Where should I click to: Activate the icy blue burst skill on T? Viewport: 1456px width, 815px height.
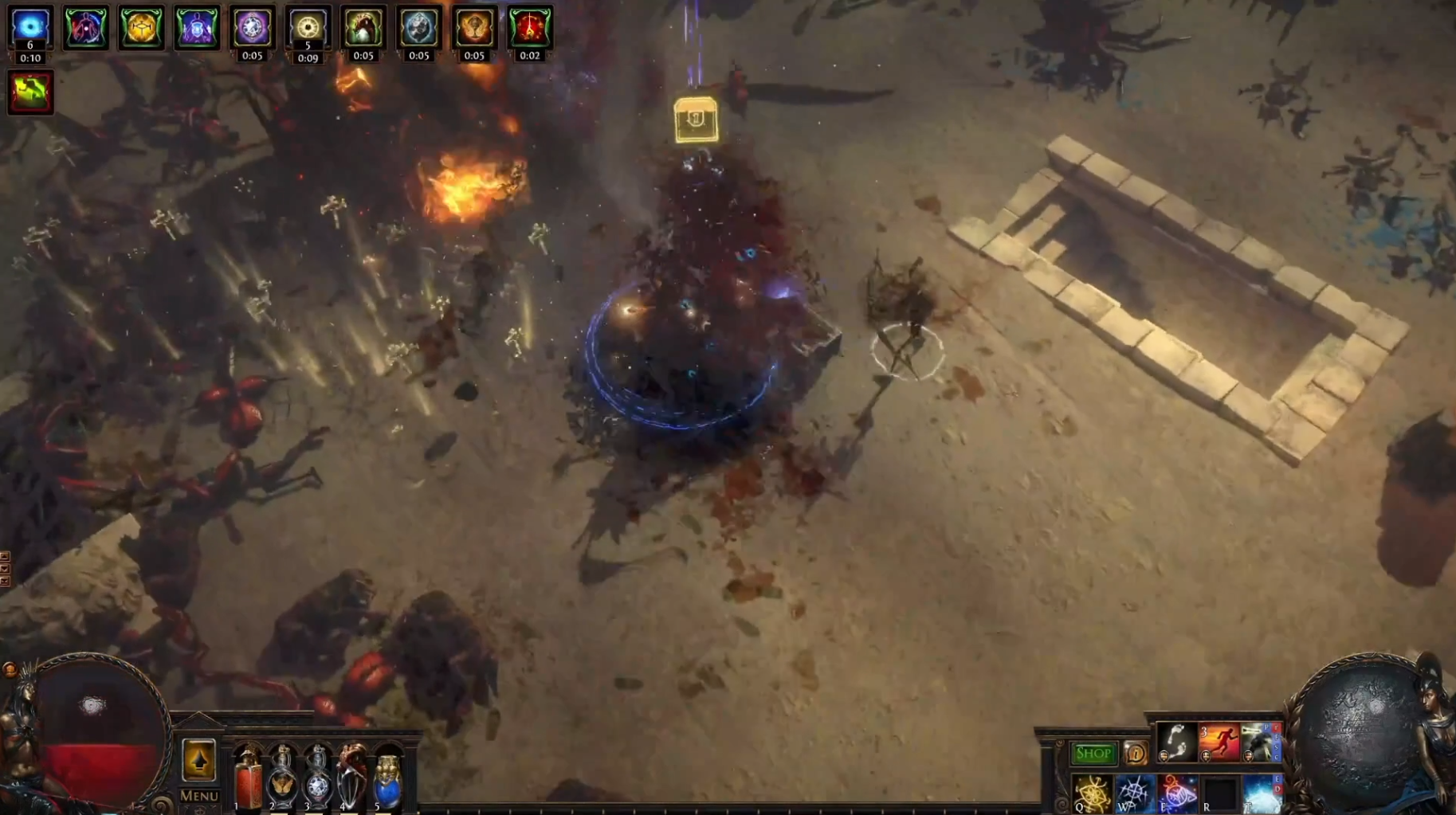[x=1262, y=793]
